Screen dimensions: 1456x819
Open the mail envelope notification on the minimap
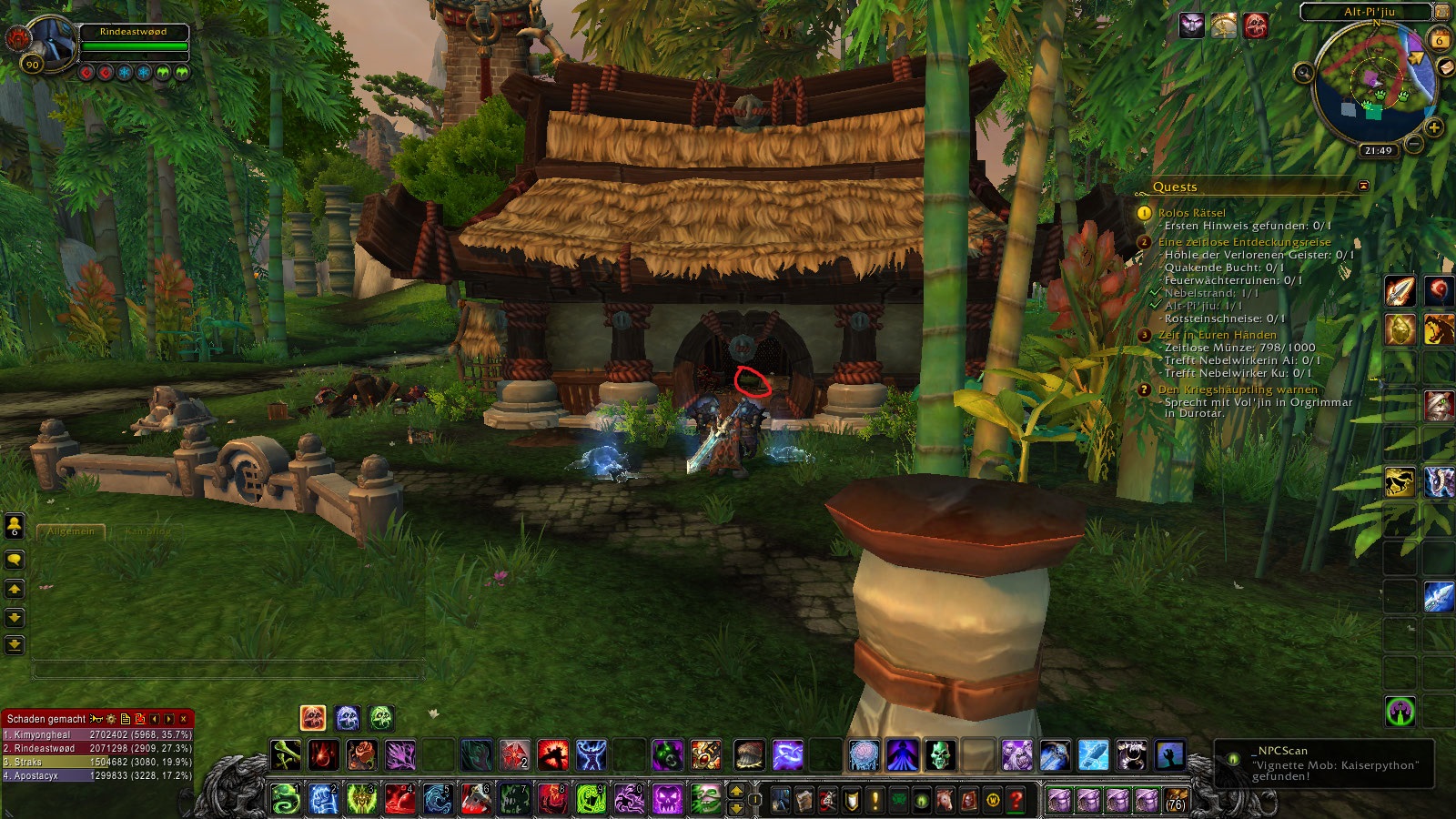pos(1445,68)
